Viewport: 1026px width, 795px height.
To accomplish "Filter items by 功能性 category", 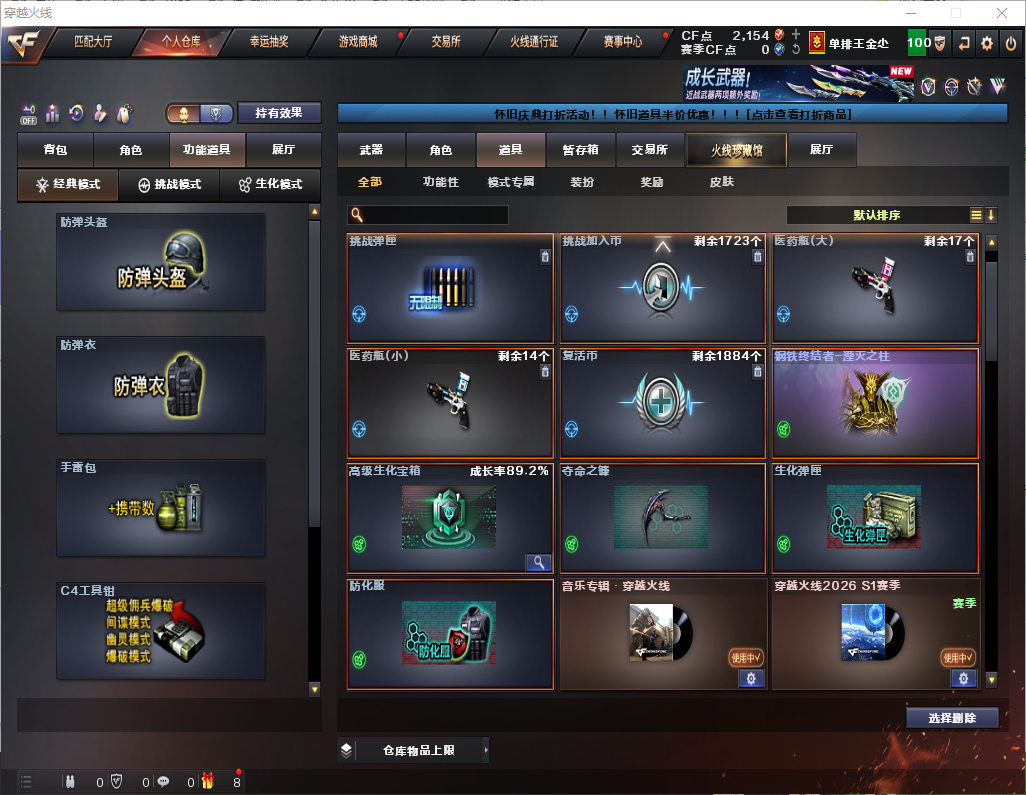I will tap(440, 182).
